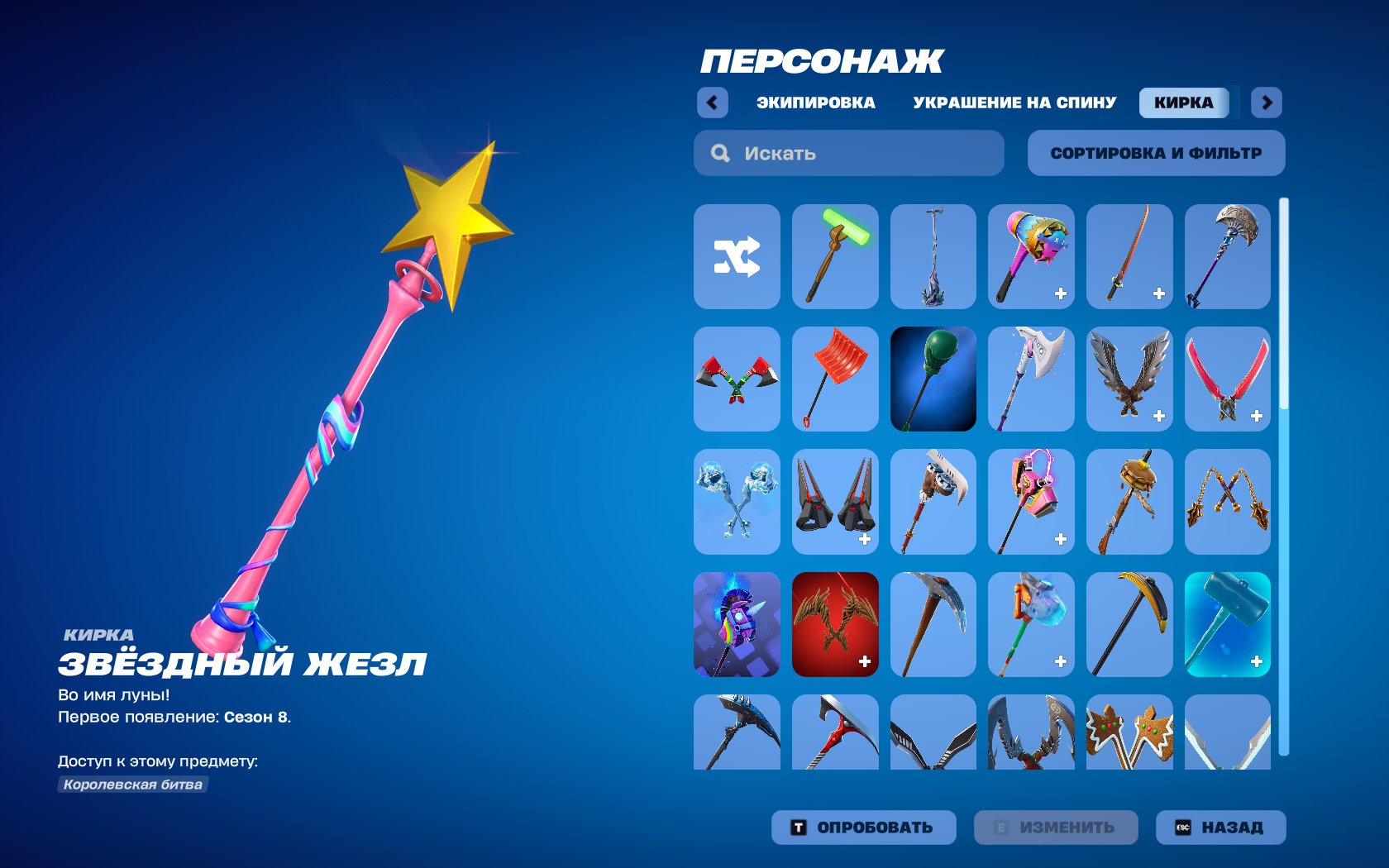Select the pink Rainbow Smash hammer pickaxe
The image size is (1389, 868).
[1031, 256]
